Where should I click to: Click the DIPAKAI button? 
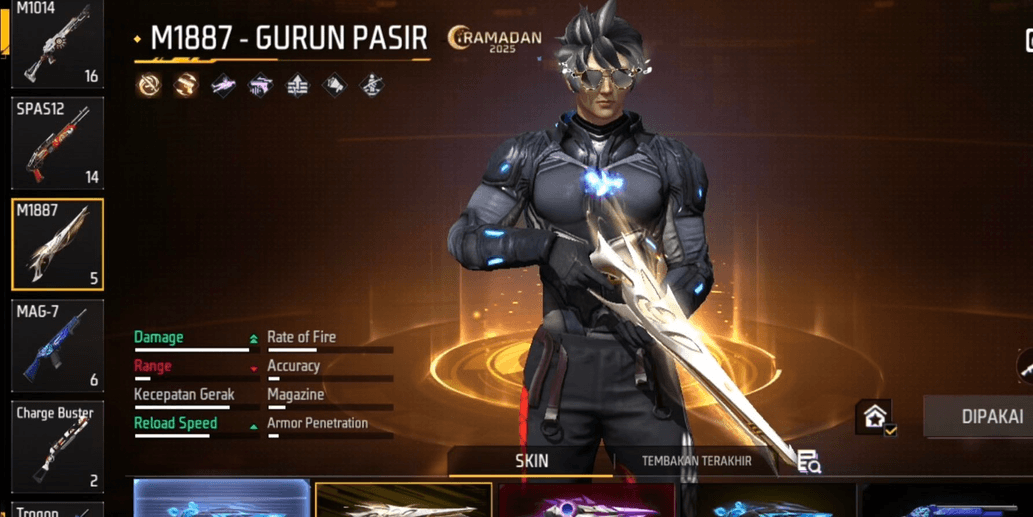[x=985, y=416]
